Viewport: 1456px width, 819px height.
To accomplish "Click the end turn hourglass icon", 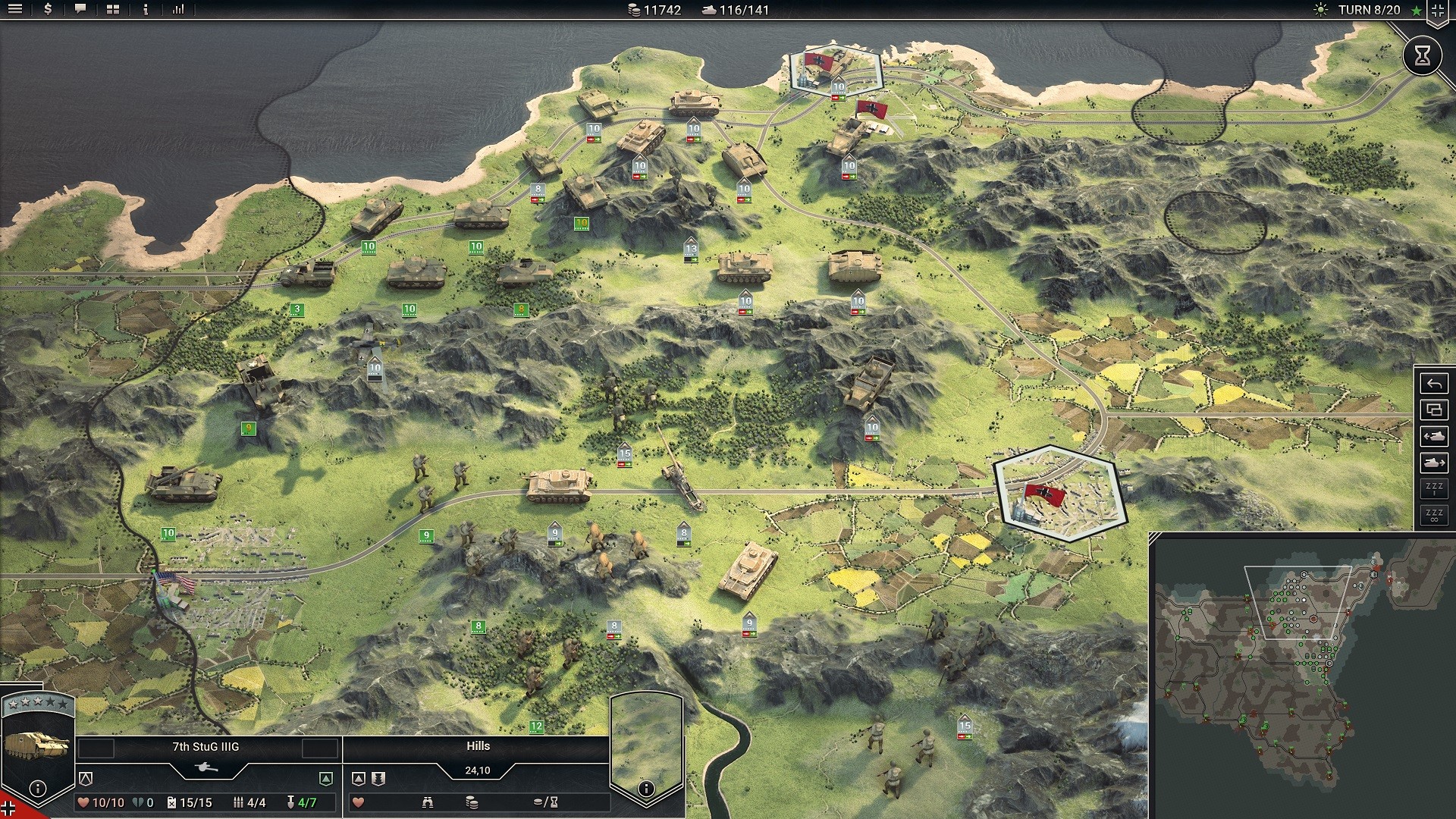I will 1423,55.
